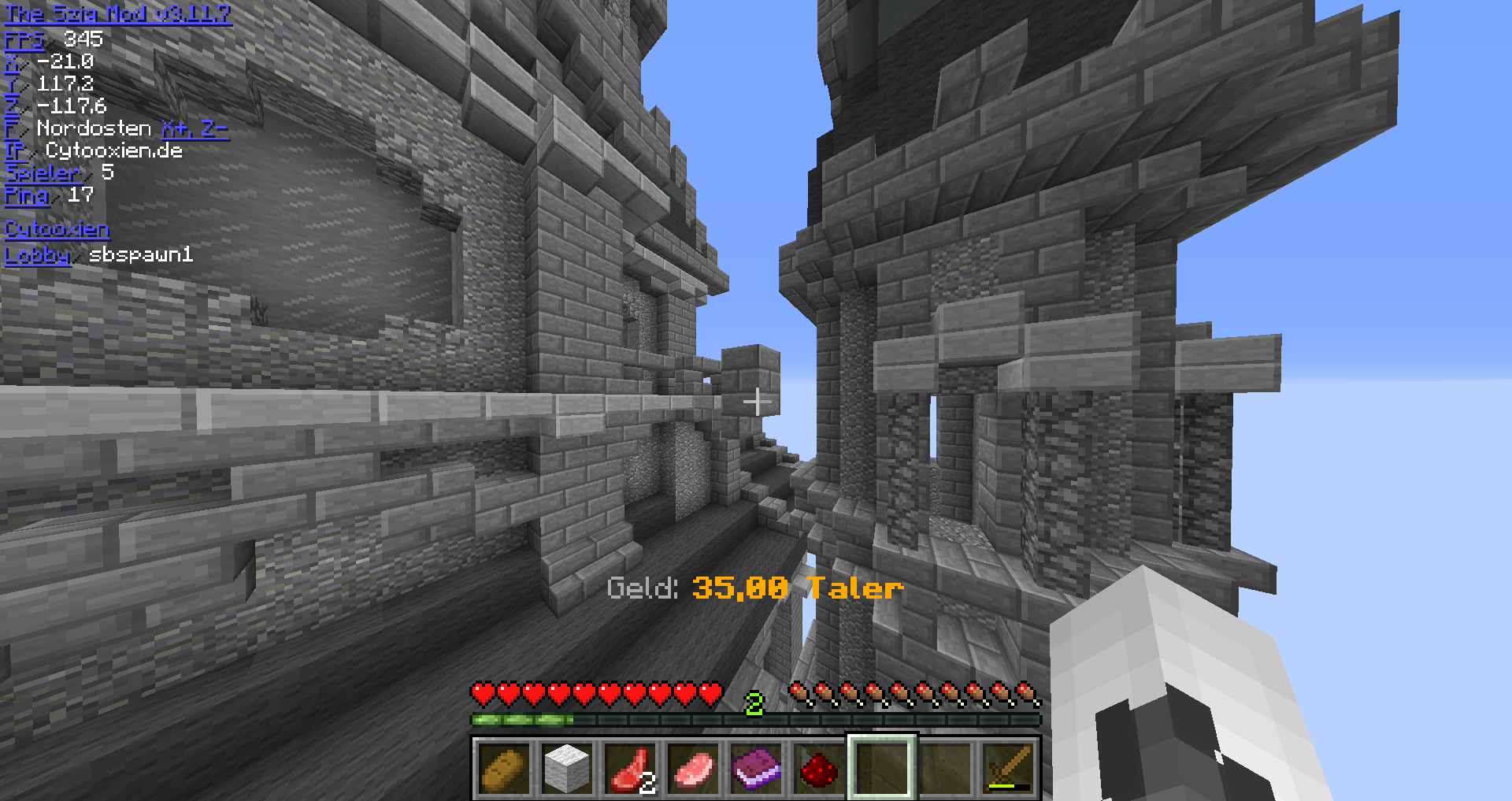Select the bread hotbar slot

(x=504, y=768)
